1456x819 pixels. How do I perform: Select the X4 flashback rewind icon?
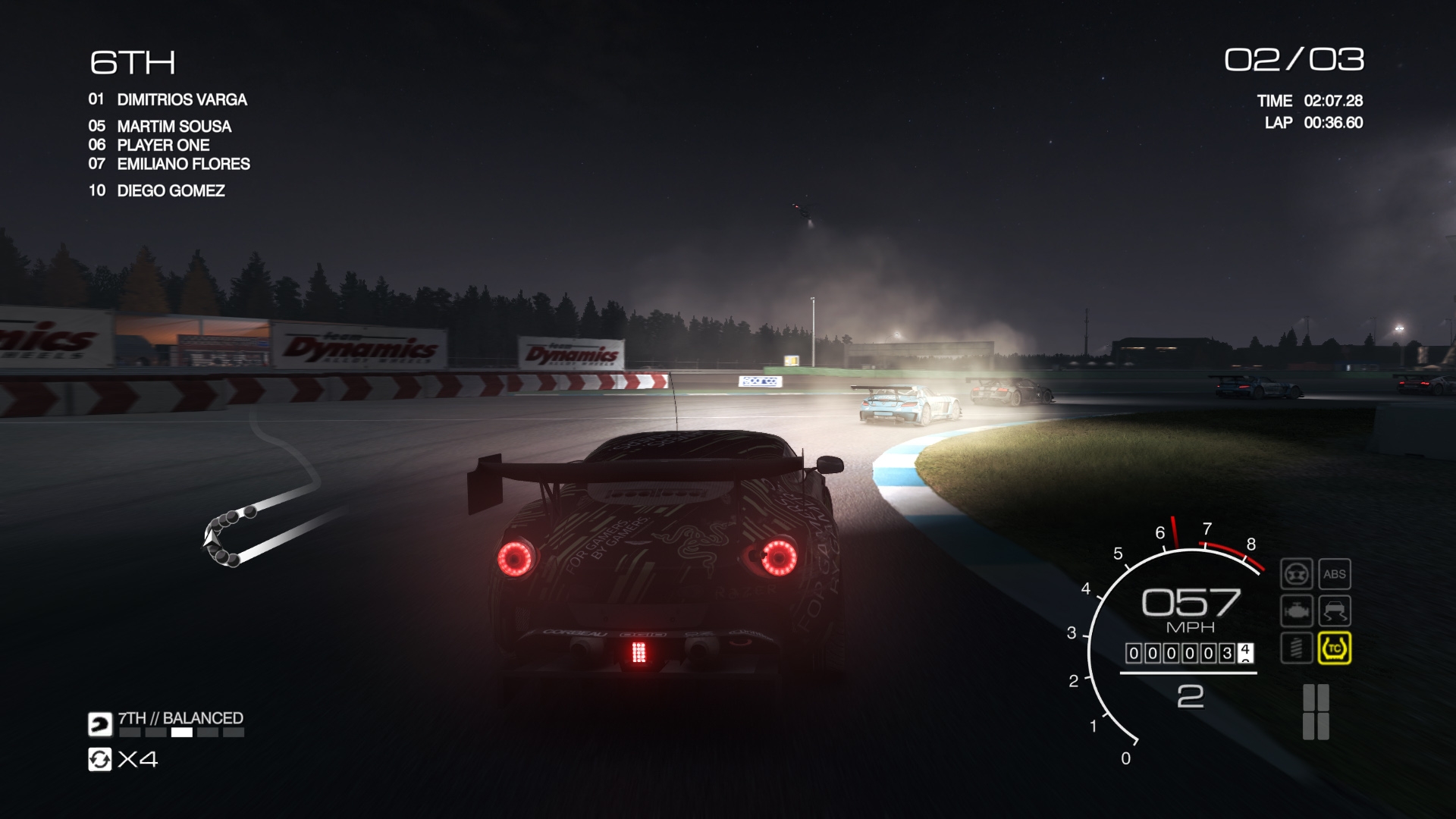99,760
